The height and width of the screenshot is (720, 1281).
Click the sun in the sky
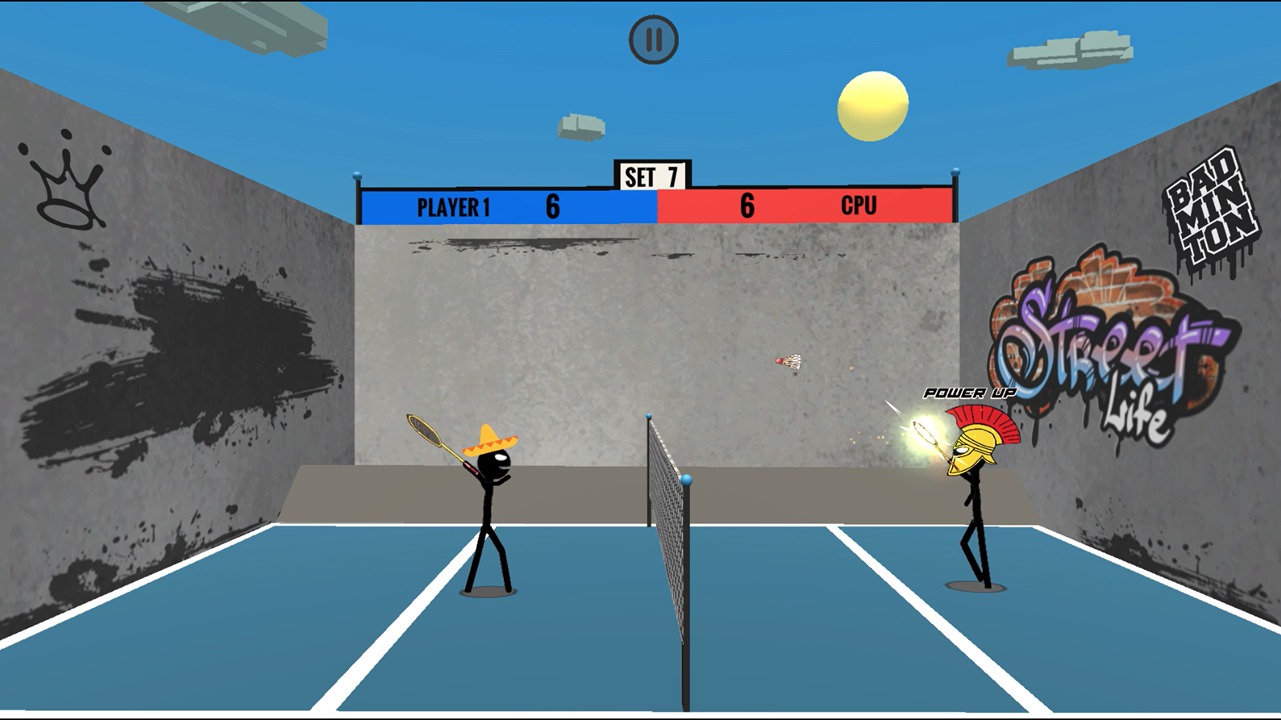(872, 105)
